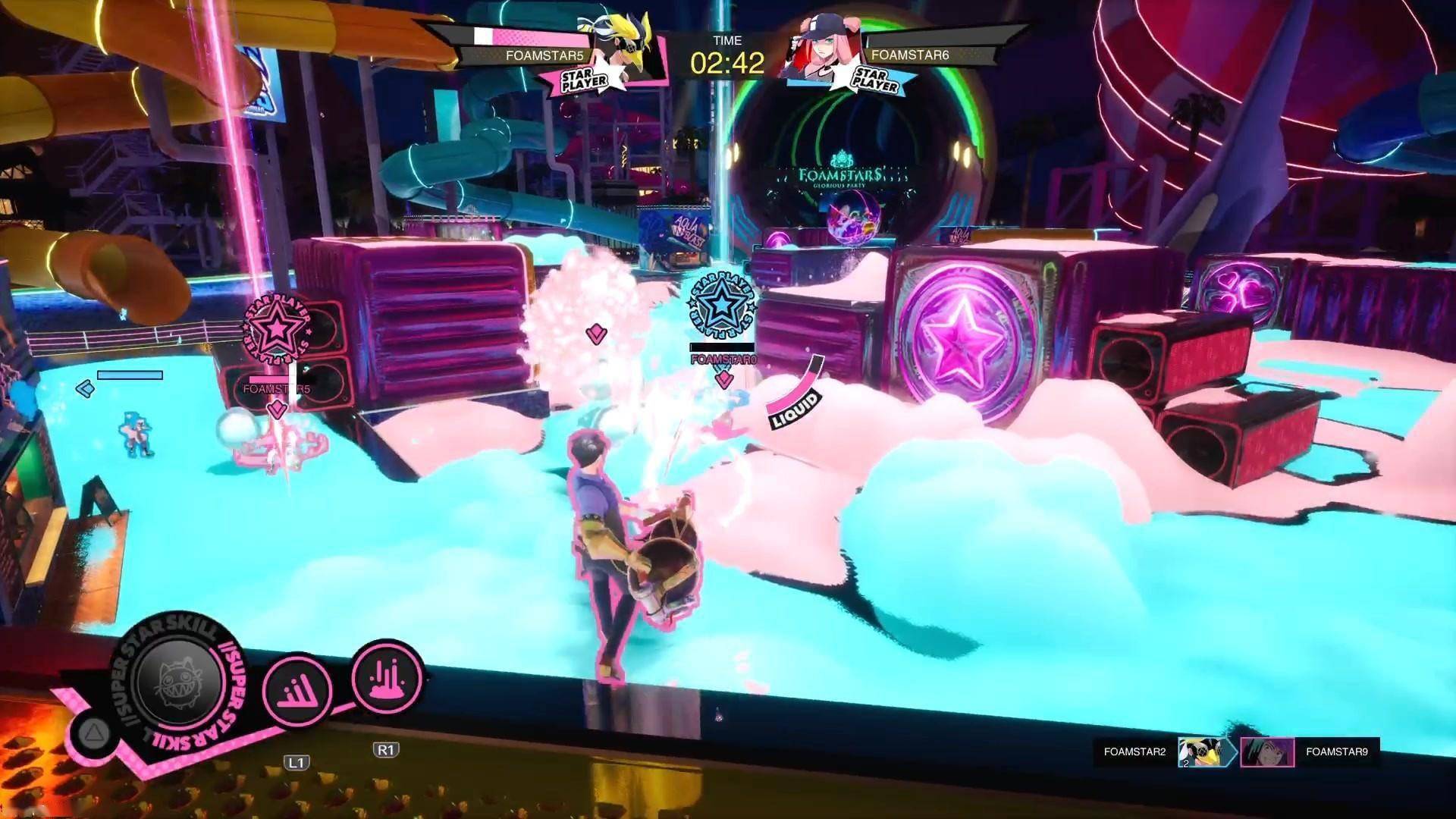Click the blue Star Player marker emblem
The width and height of the screenshot is (1456, 819).
(721, 306)
